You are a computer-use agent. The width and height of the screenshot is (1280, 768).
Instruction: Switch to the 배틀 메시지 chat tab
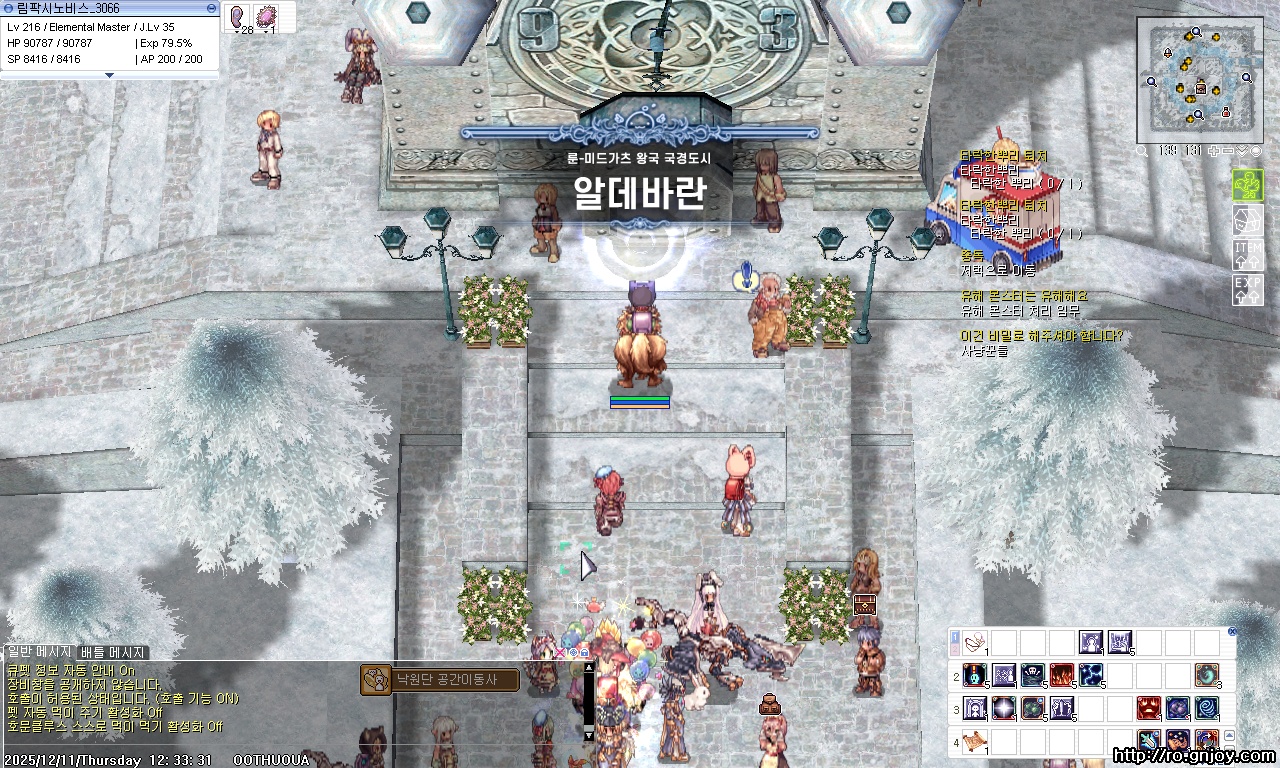click(112, 650)
